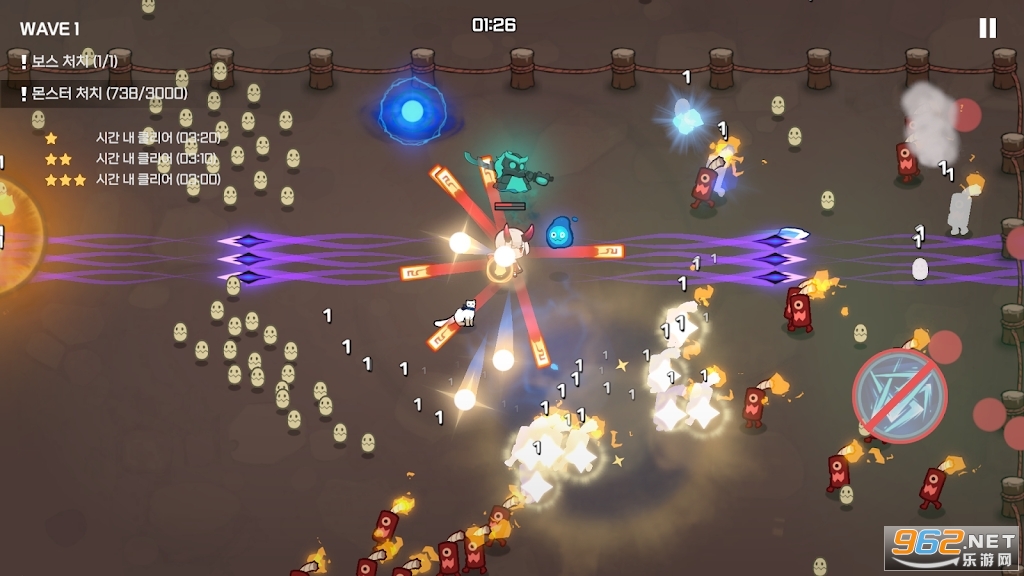Select the boss kill objective (1/1)
The height and width of the screenshot is (576, 1024).
(69, 62)
